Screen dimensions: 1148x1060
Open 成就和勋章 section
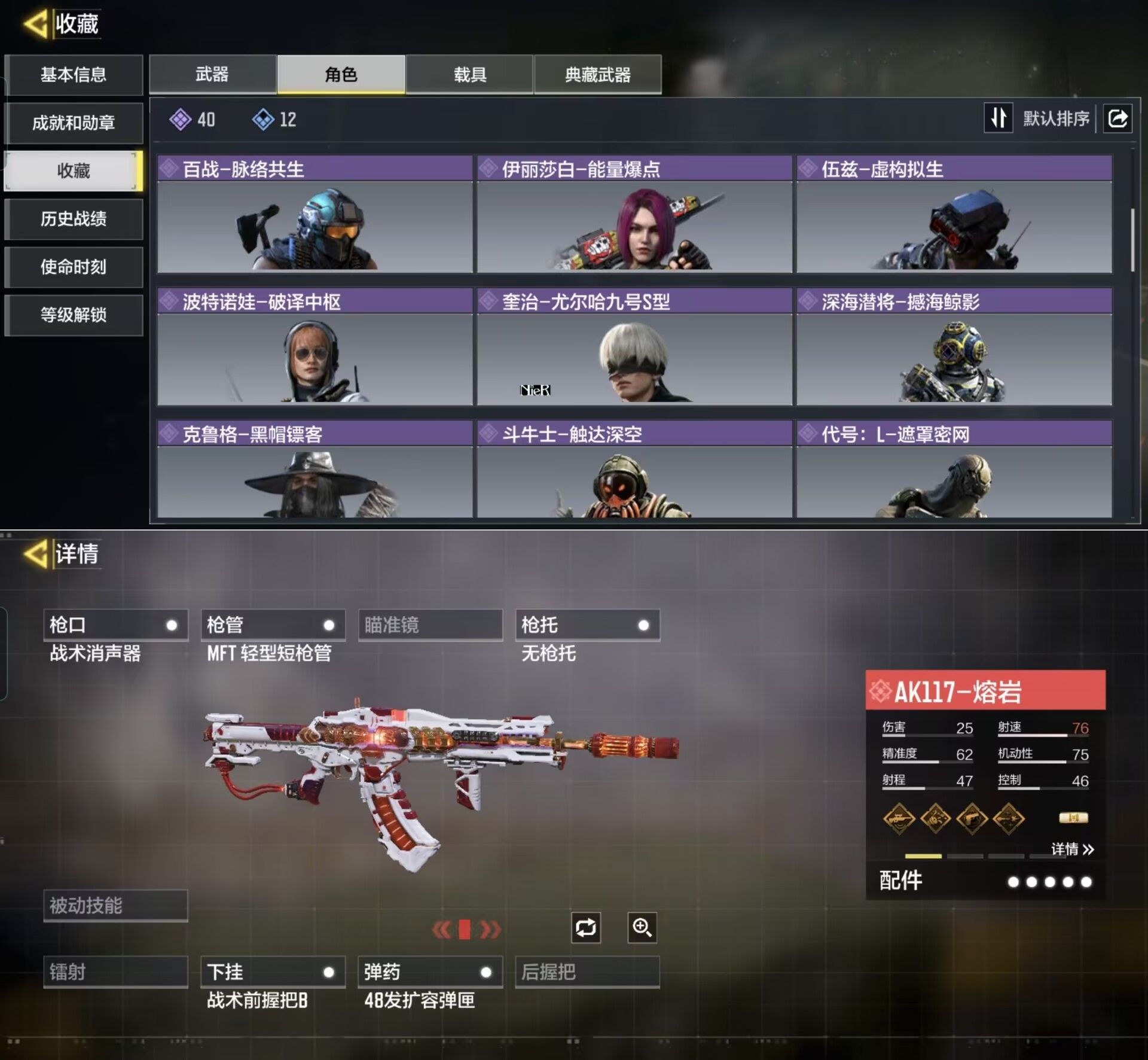point(74,123)
